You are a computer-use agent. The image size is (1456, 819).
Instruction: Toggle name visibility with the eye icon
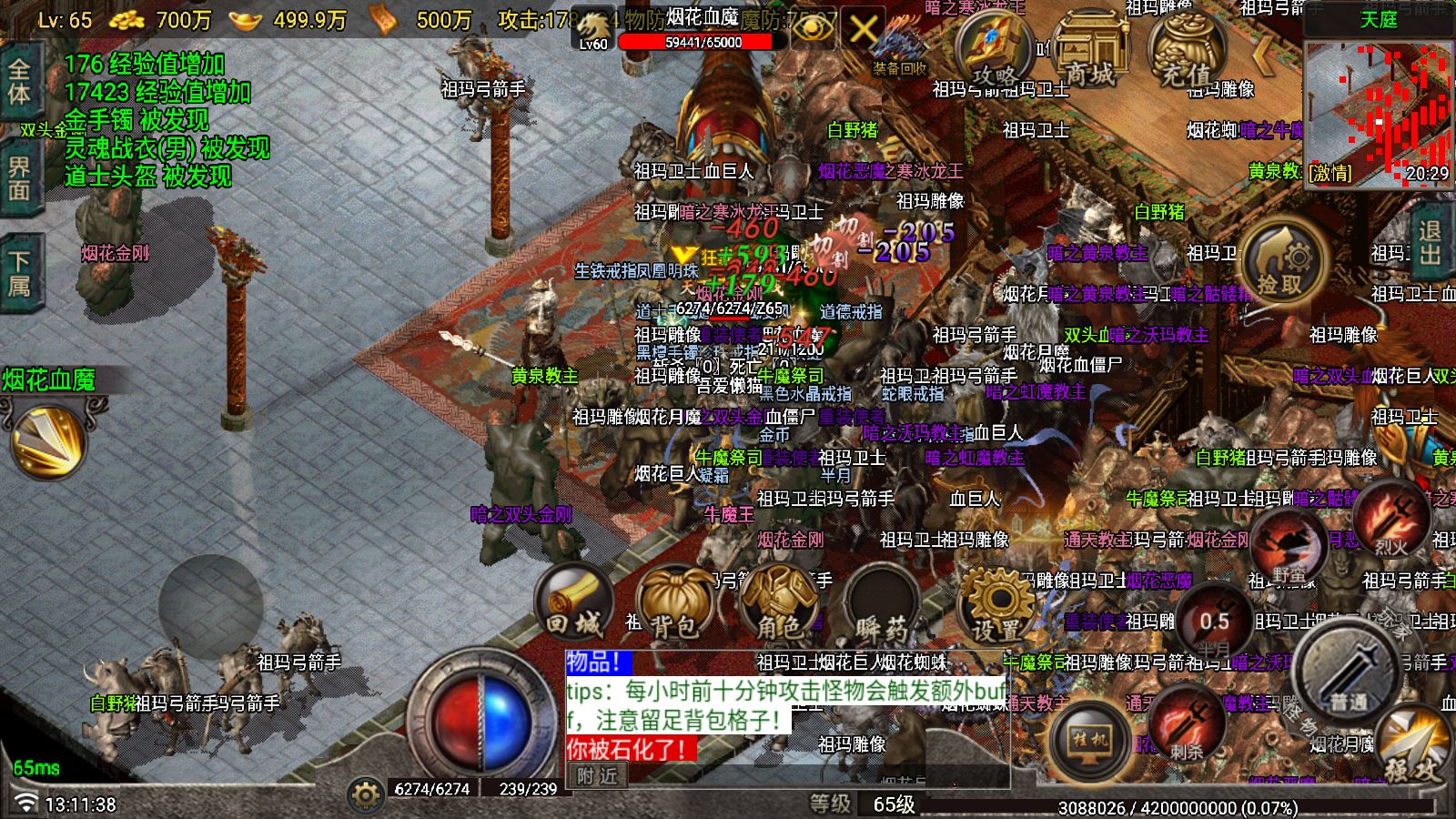814,27
